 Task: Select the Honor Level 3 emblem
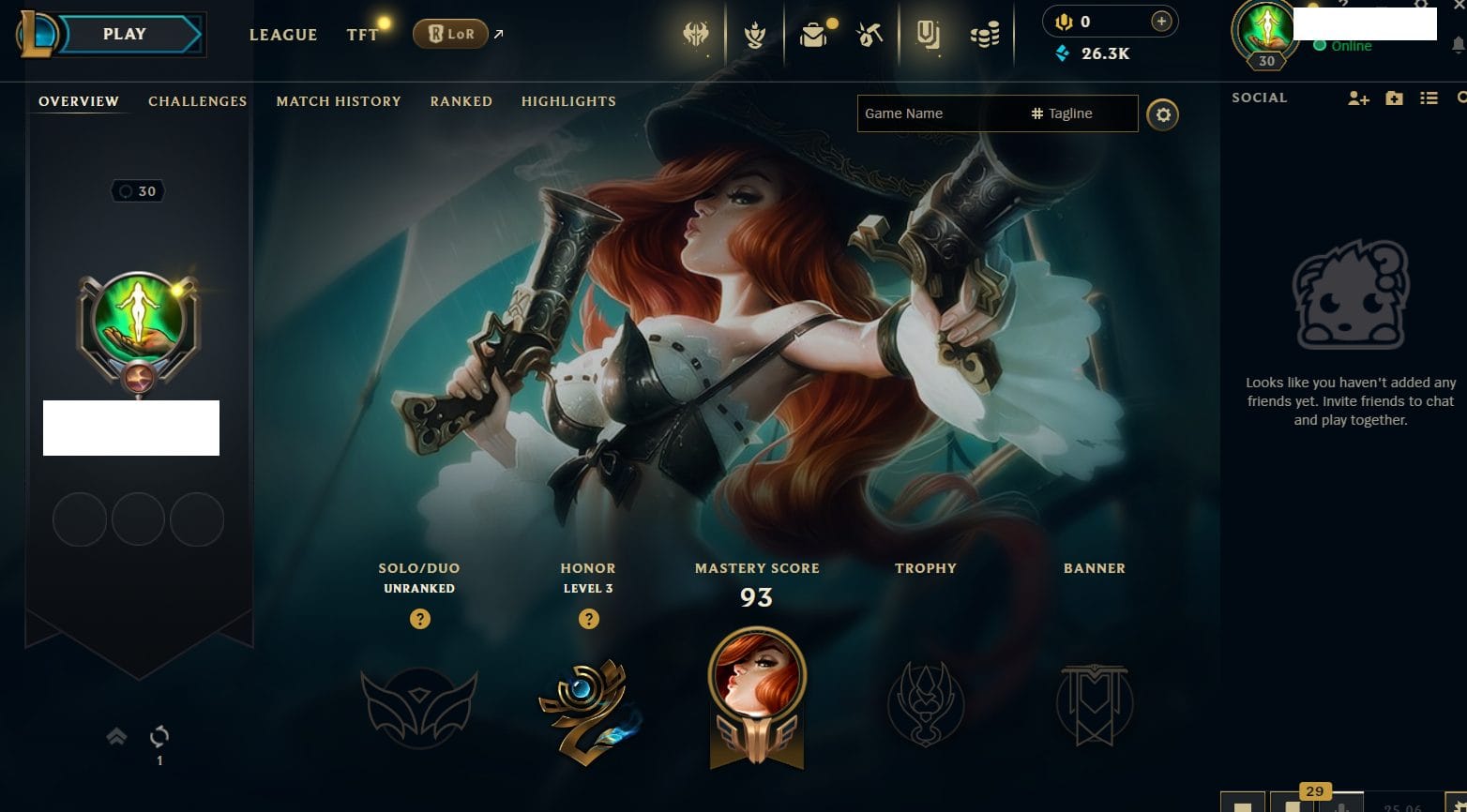pyautogui.click(x=588, y=710)
